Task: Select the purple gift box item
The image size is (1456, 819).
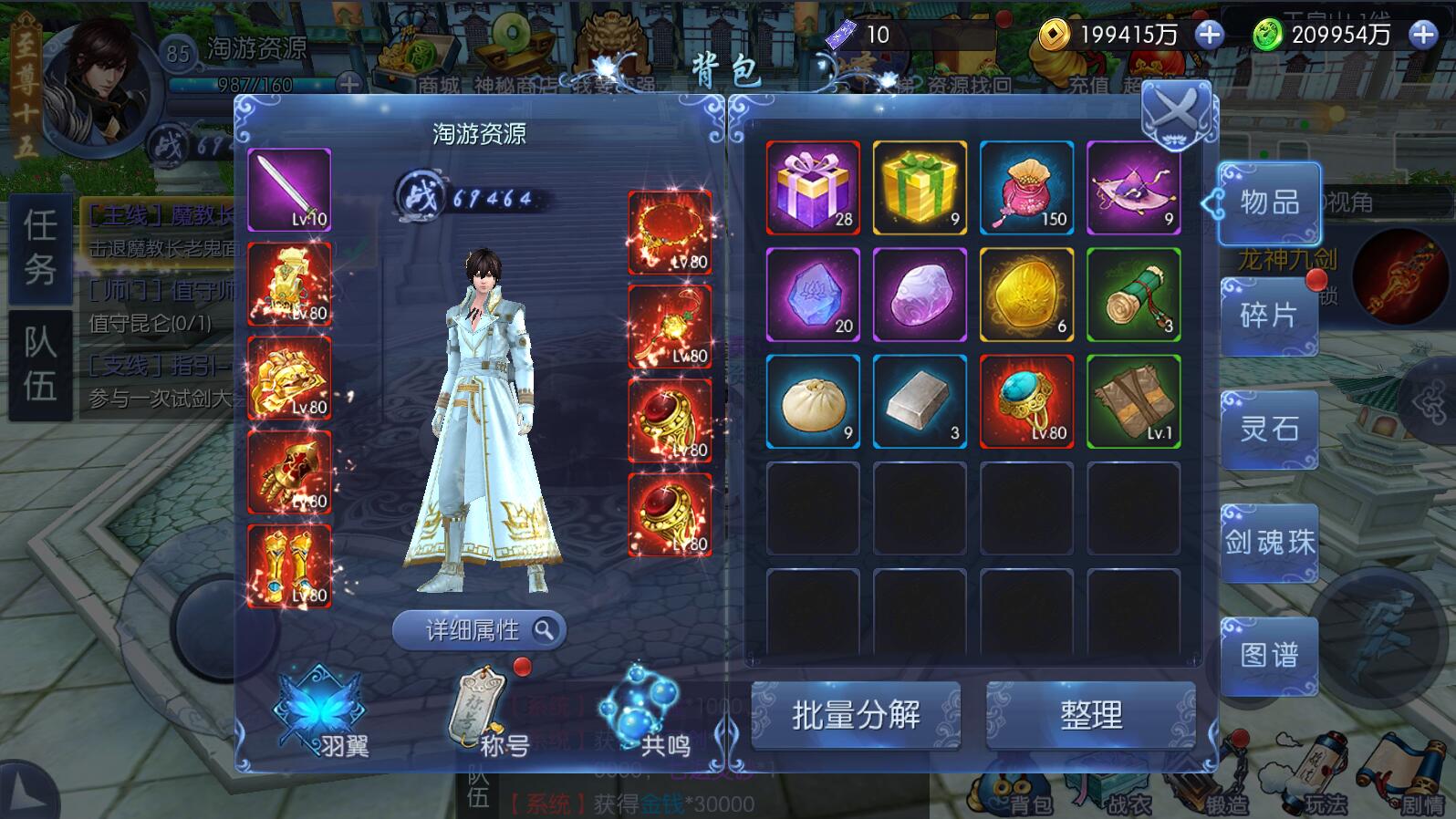Action: (813, 188)
